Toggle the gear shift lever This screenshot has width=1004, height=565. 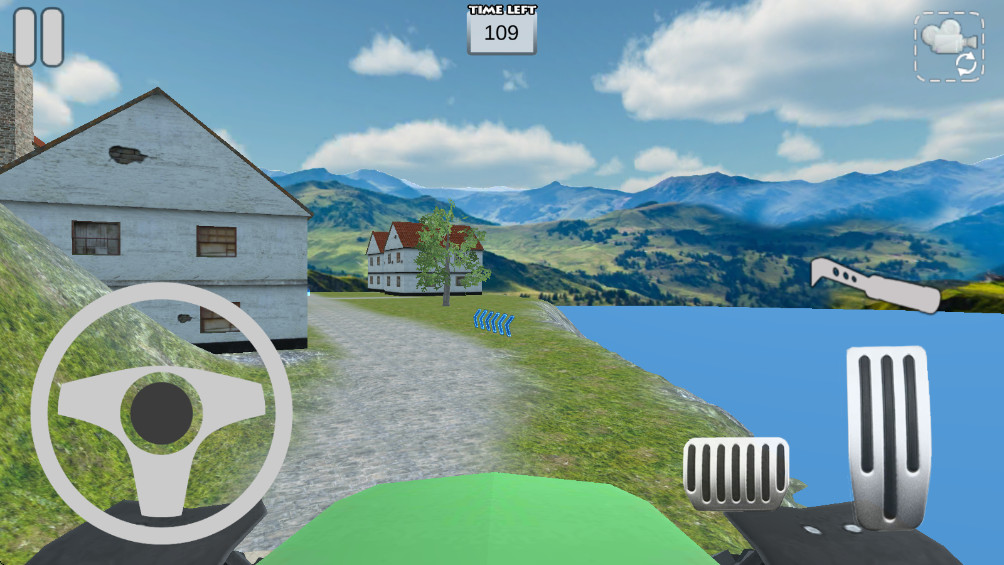874,284
